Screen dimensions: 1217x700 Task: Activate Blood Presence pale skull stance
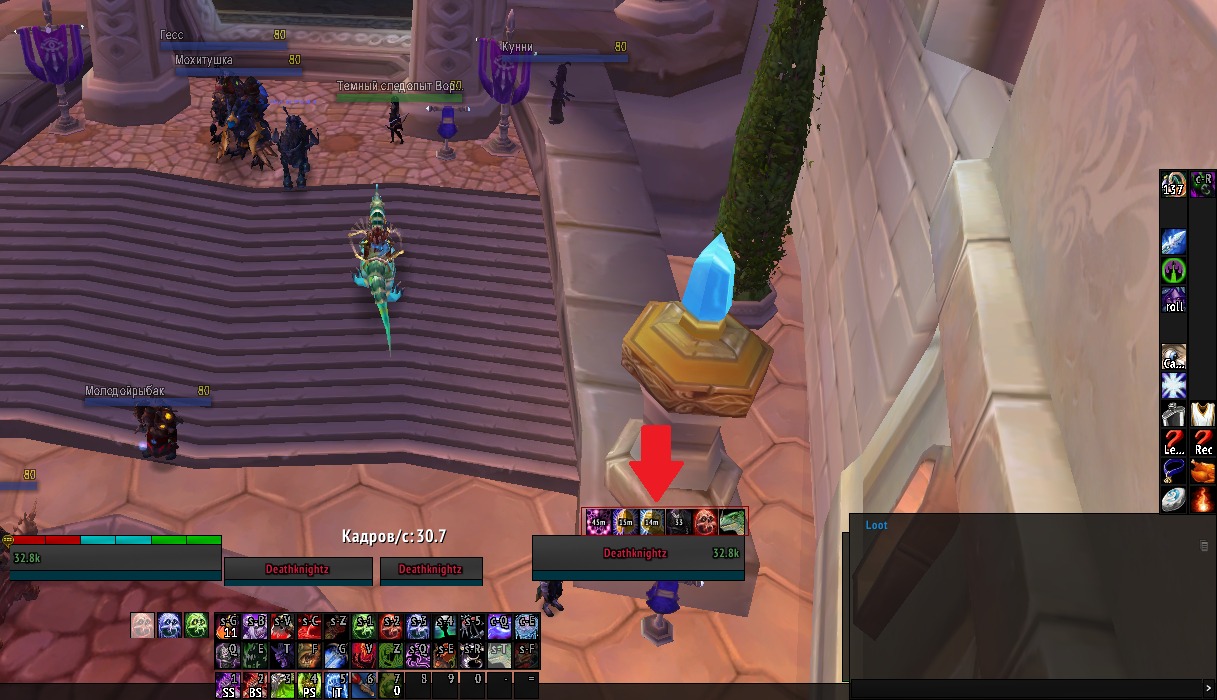pyautogui.click(x=143, y=626)
